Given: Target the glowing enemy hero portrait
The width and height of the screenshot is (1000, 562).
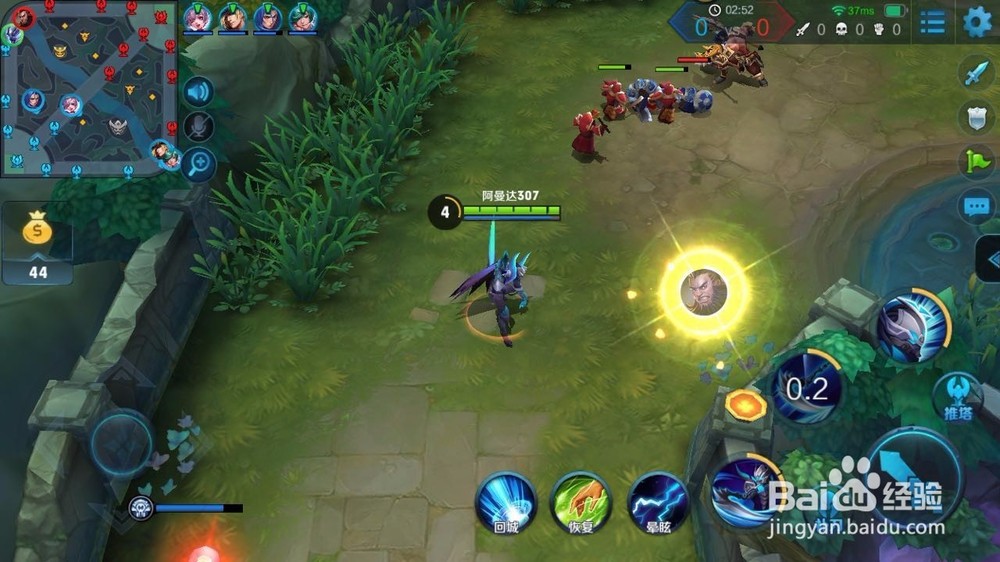Looking at the screenshot, I should pyautogui.click(x=704, y=291).
